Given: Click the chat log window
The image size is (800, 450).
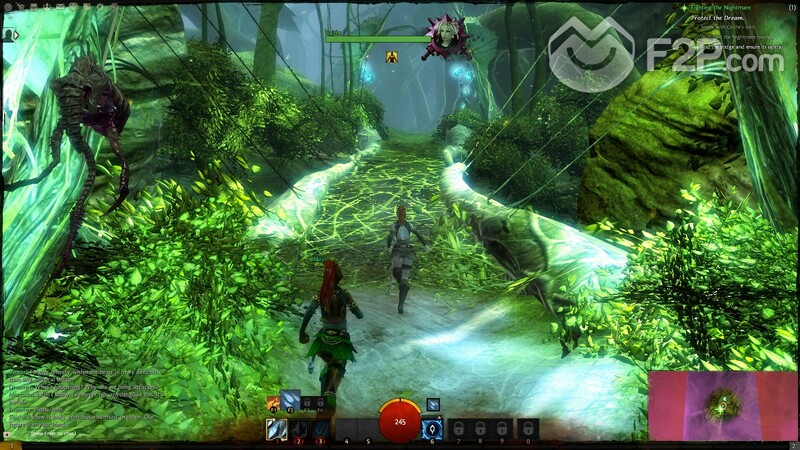Looking at the screenshot, I should coord(80,400).
